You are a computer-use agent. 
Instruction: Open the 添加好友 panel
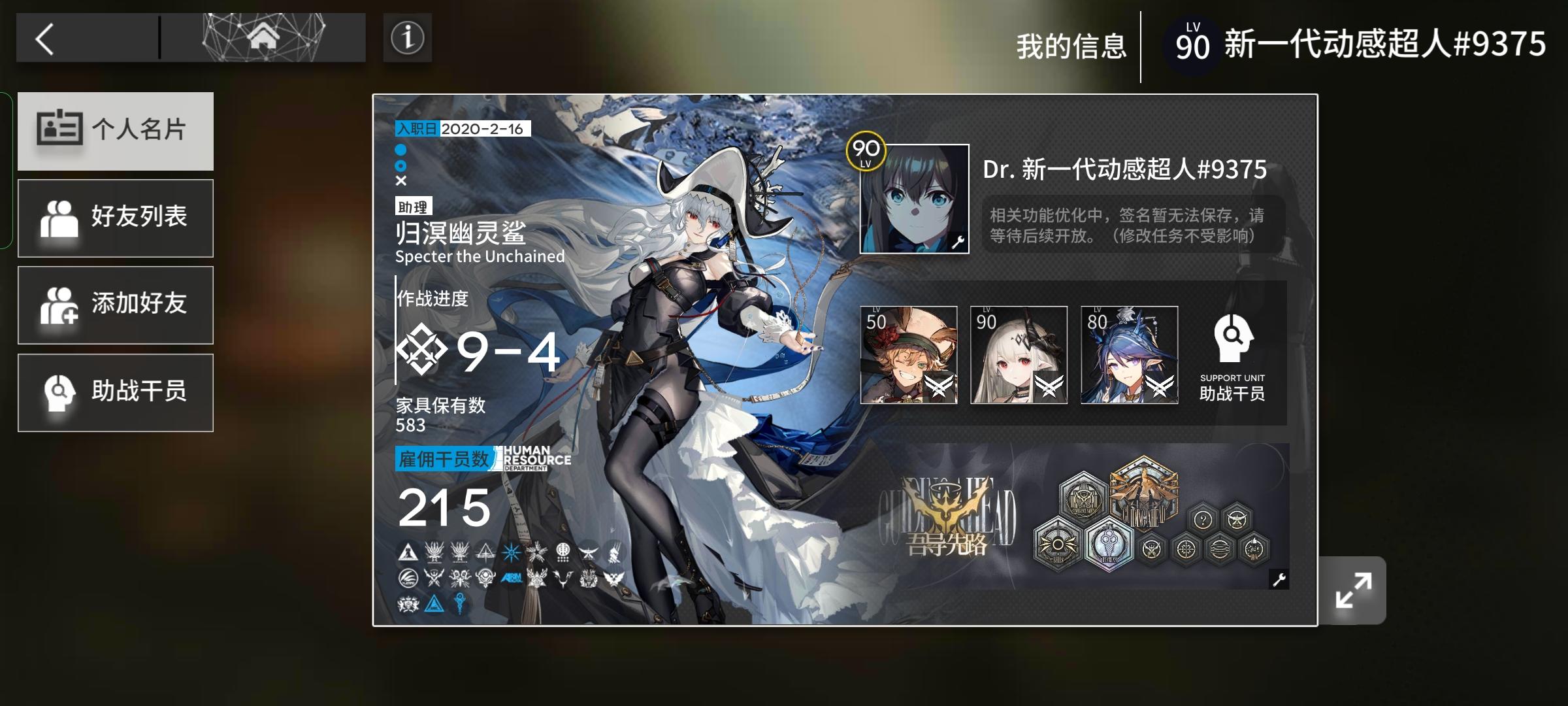click(x=116, y=305)
